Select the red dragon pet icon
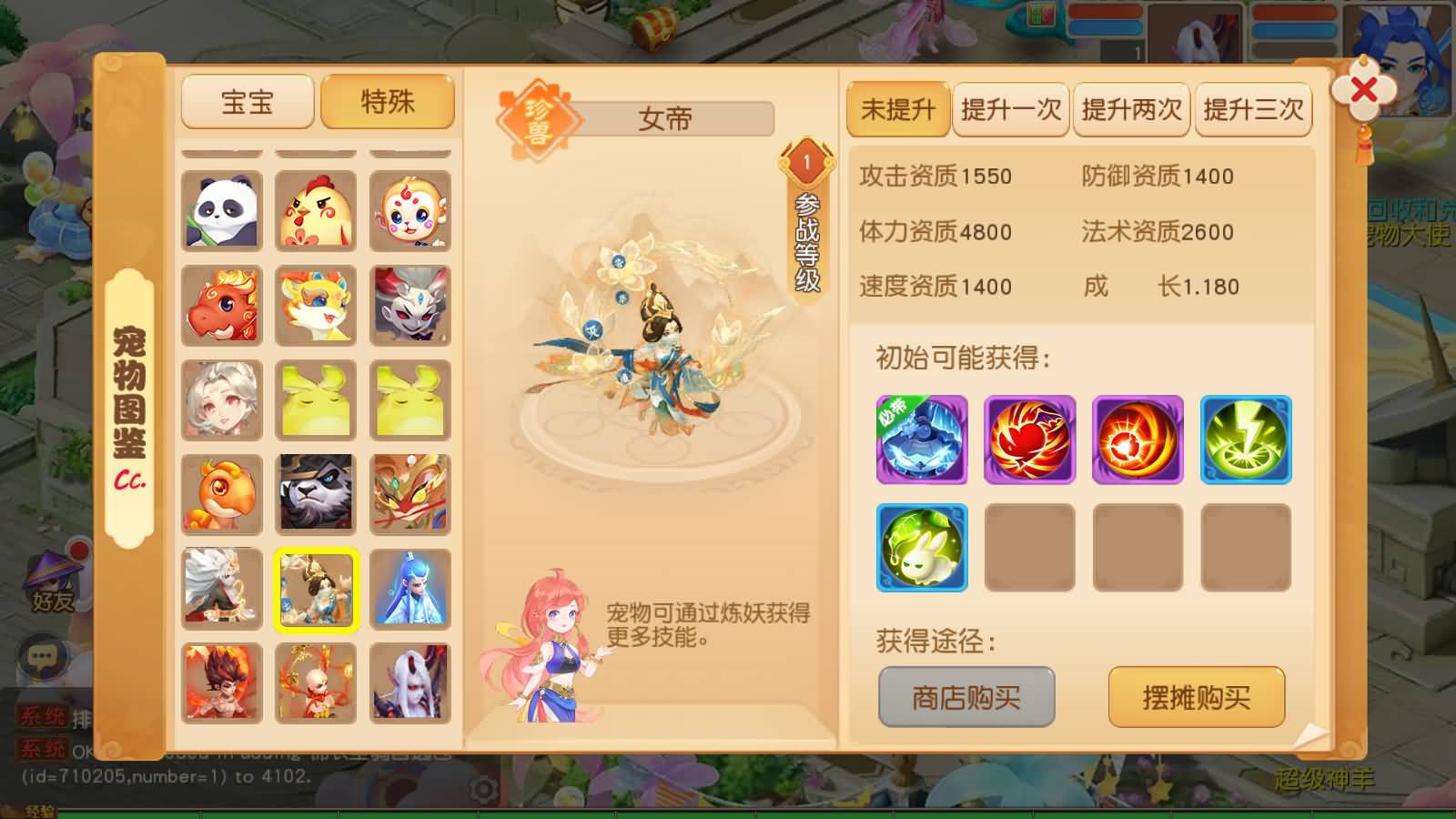Viewport: 1456px width, 819px height. pyautogui.click(x=222, y=306)
